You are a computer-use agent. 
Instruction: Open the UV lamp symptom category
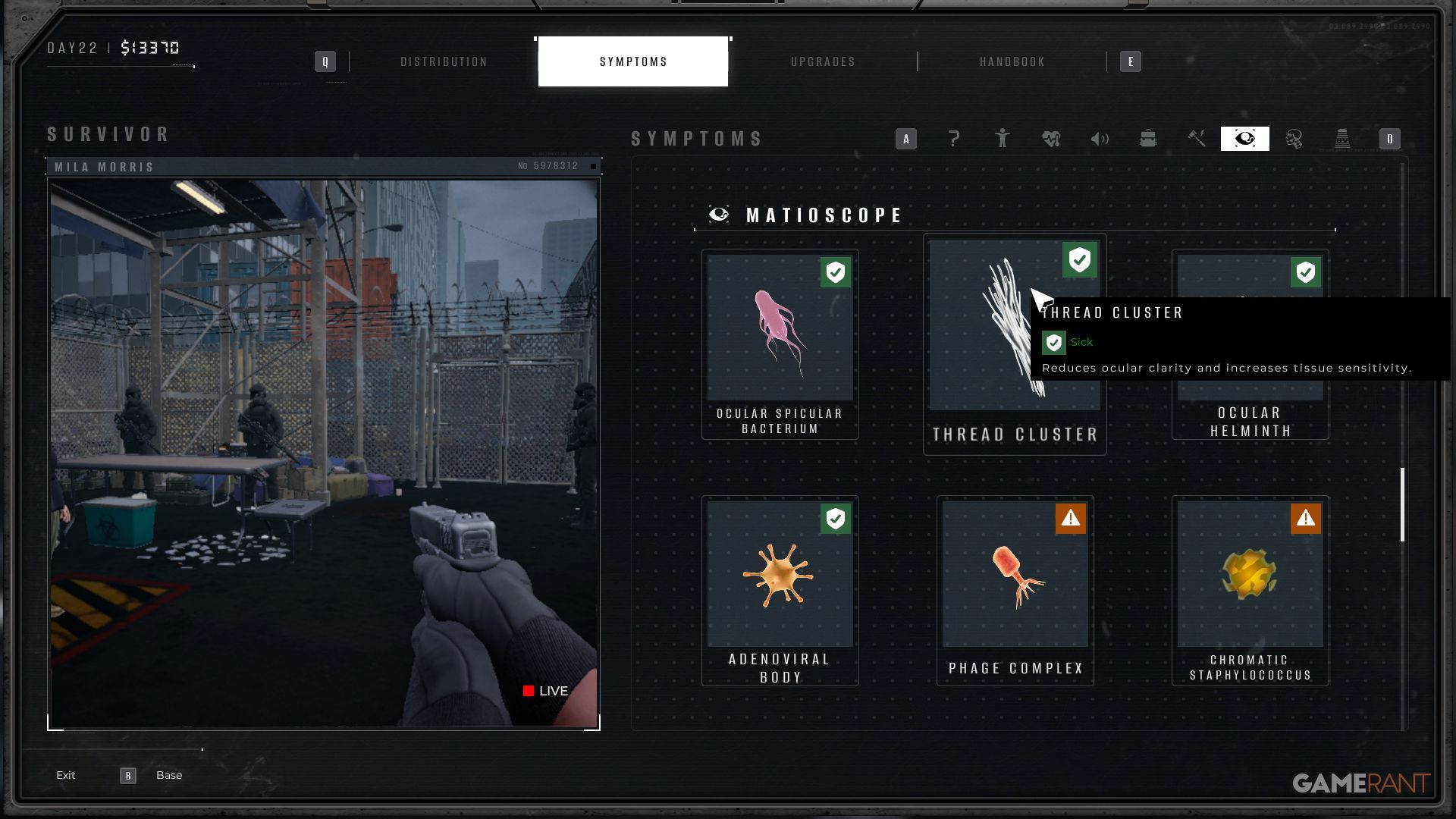click(1342, 139)
